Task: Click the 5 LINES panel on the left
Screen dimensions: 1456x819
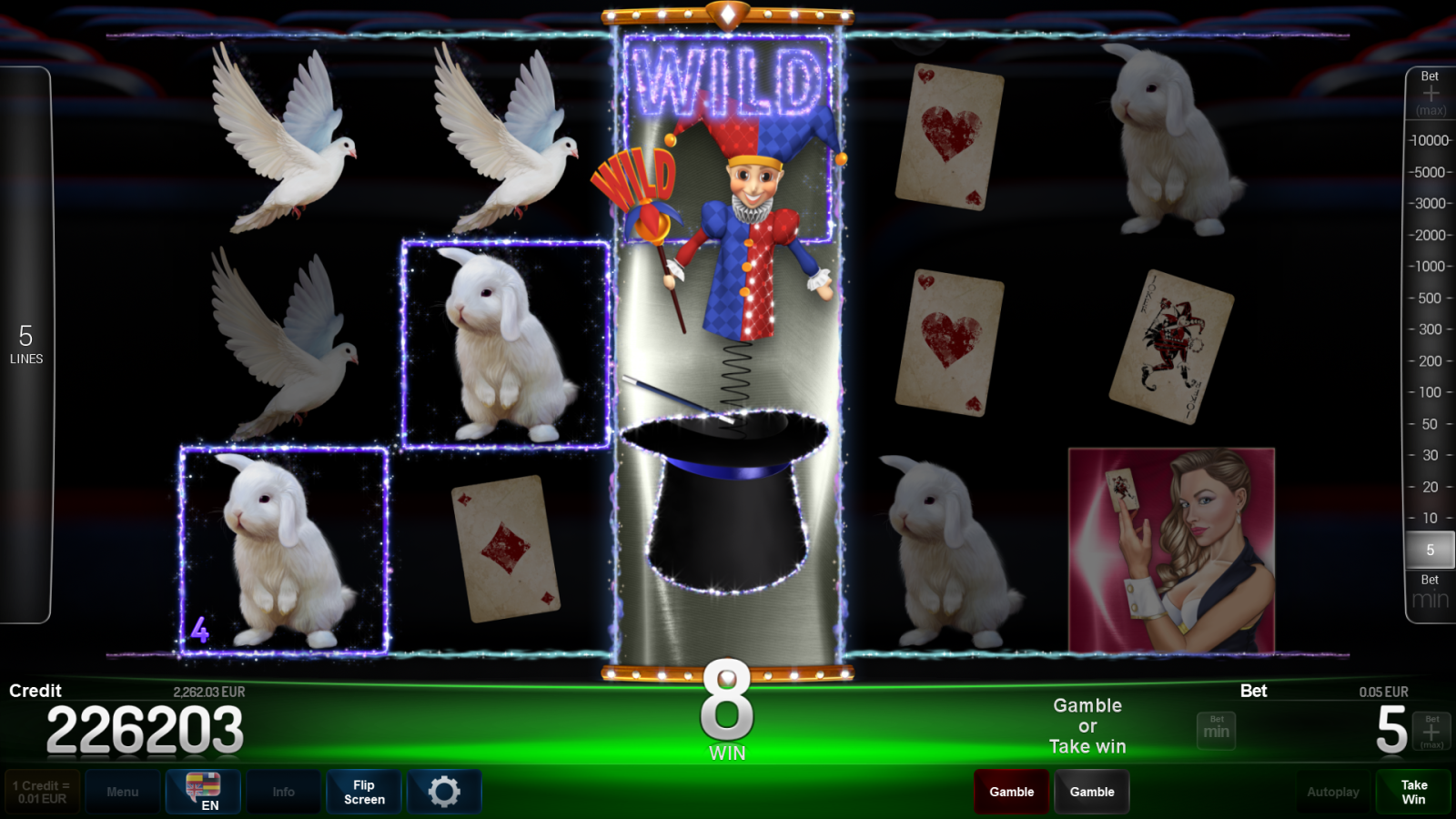Action: coord(27,346)
